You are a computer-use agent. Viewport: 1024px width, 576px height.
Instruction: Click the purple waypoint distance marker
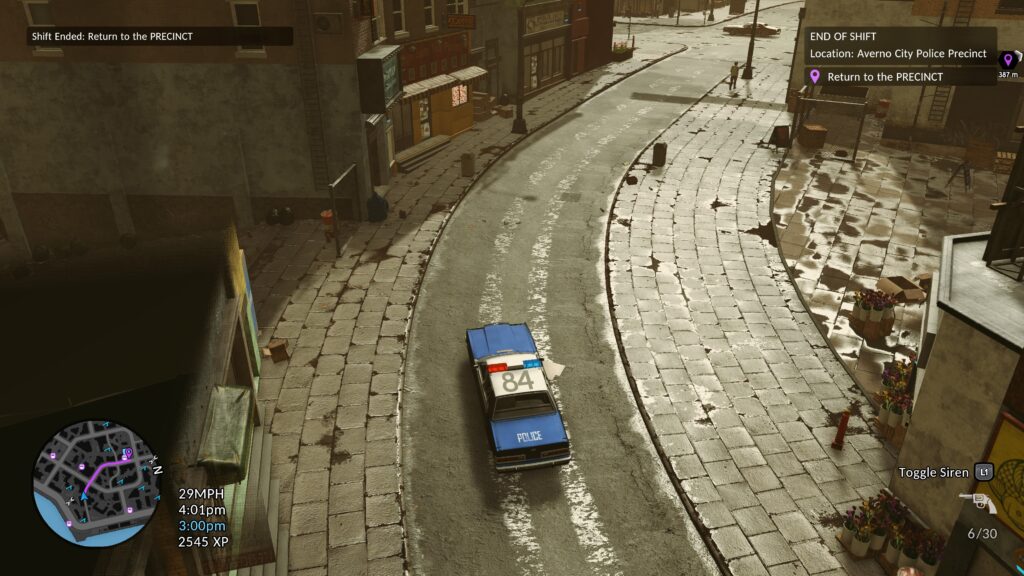click(1008, 63)
